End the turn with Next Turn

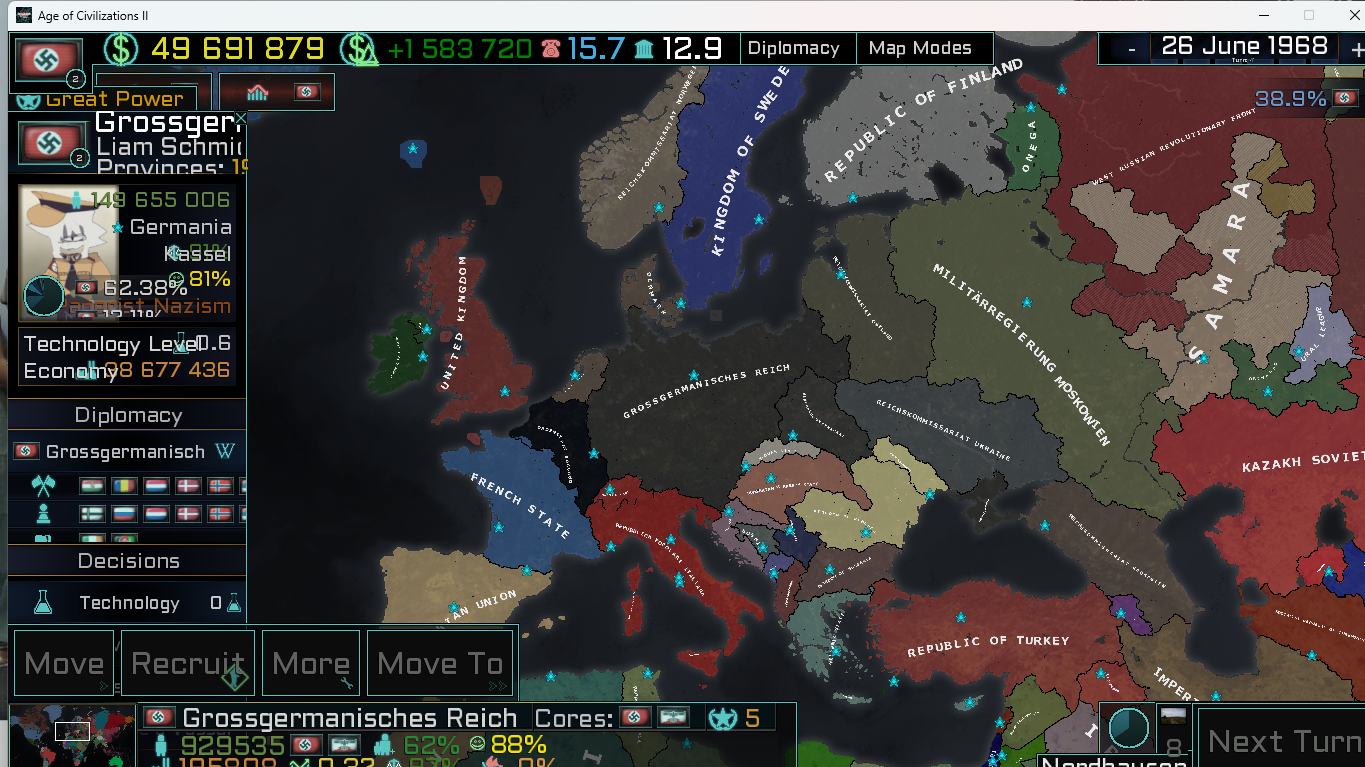click(1283, 741)
